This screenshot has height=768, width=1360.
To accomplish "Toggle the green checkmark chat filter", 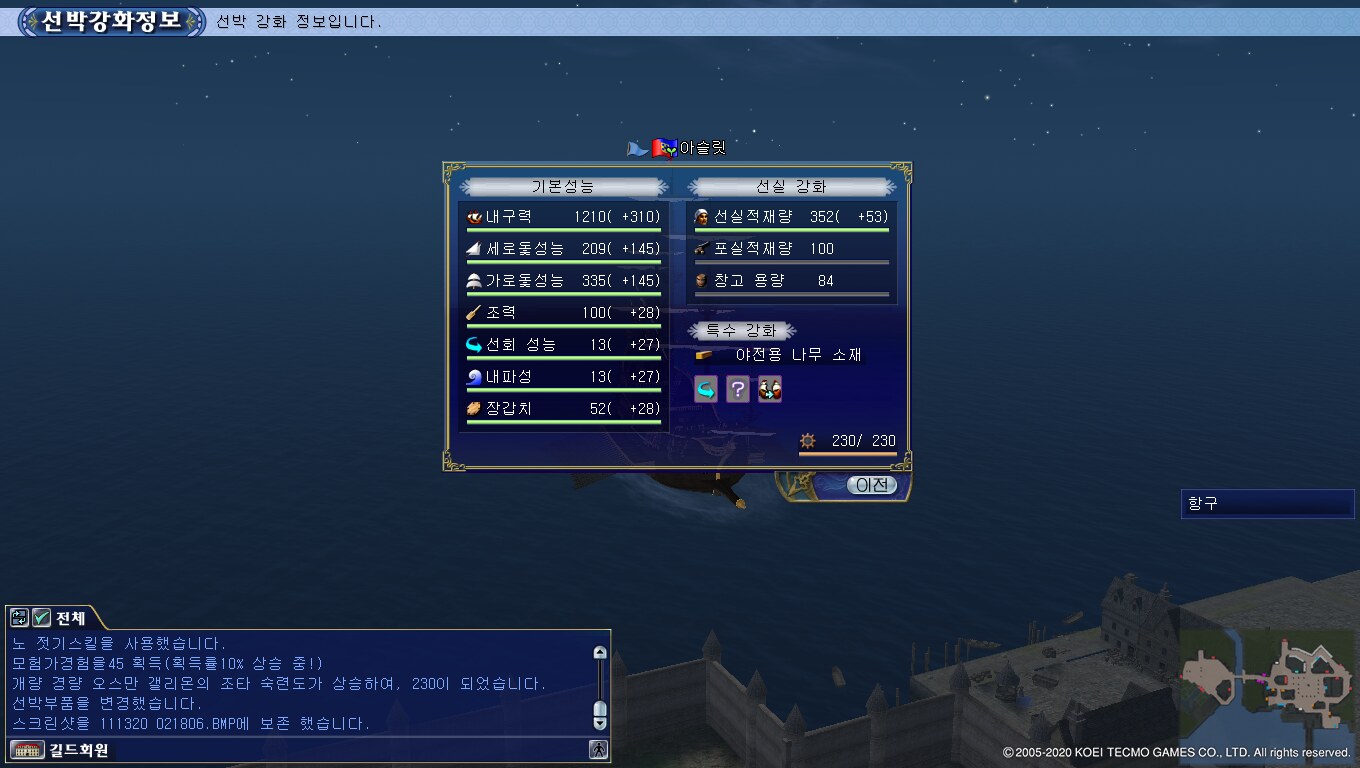I will pos(42,618).
